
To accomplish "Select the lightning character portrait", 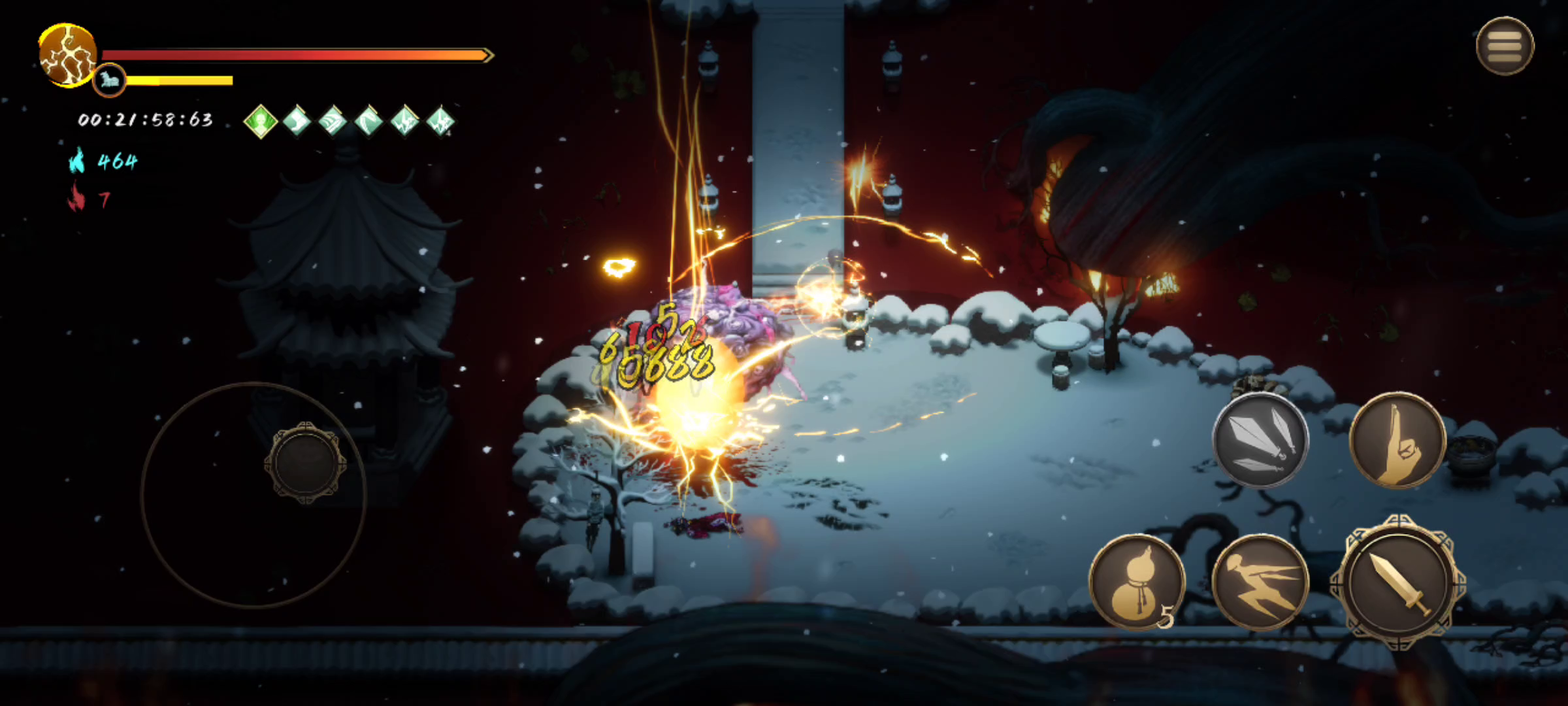I will [x=67, y=55].
